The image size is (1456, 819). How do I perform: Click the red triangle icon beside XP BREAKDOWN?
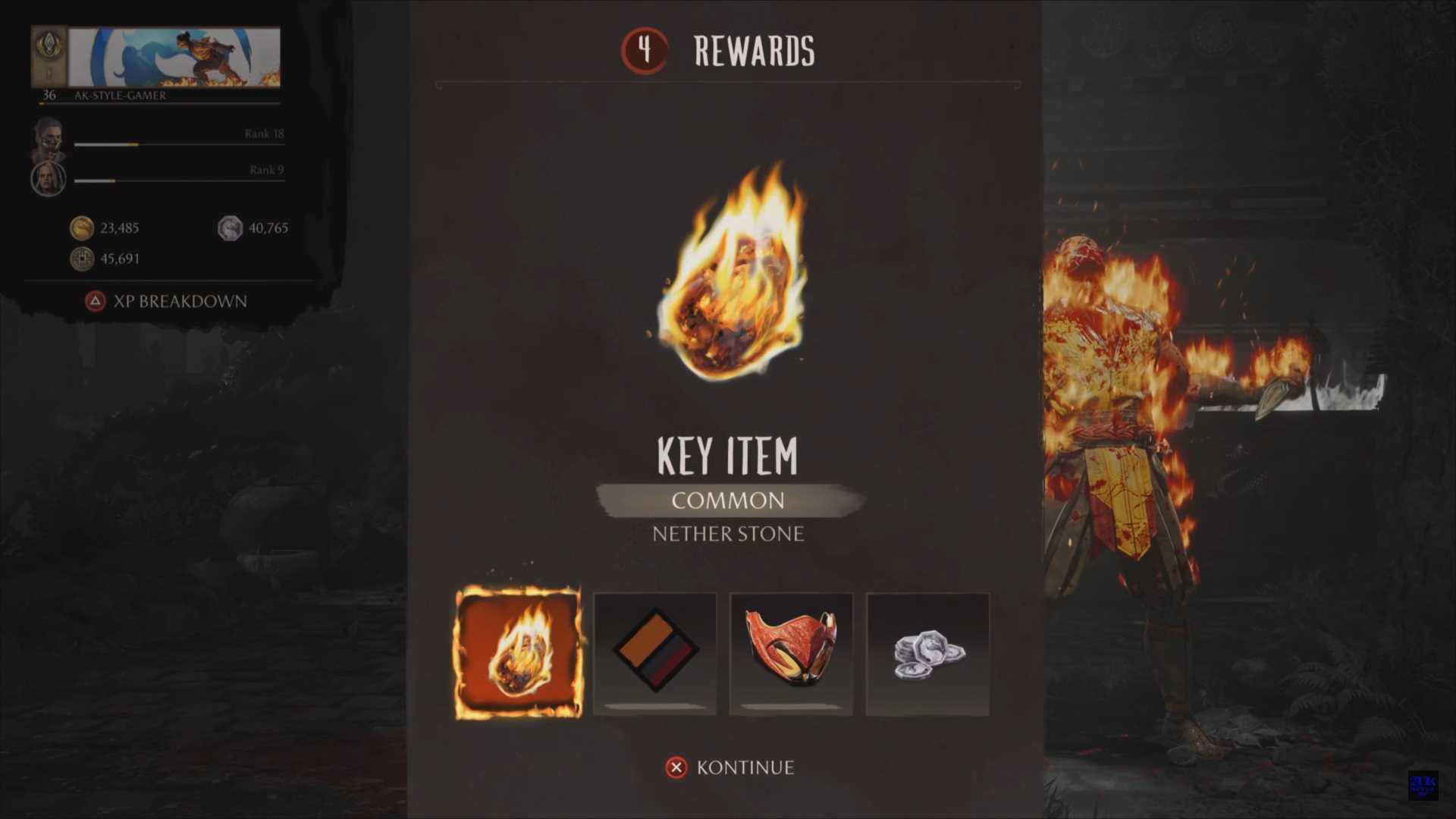(95, 301)
